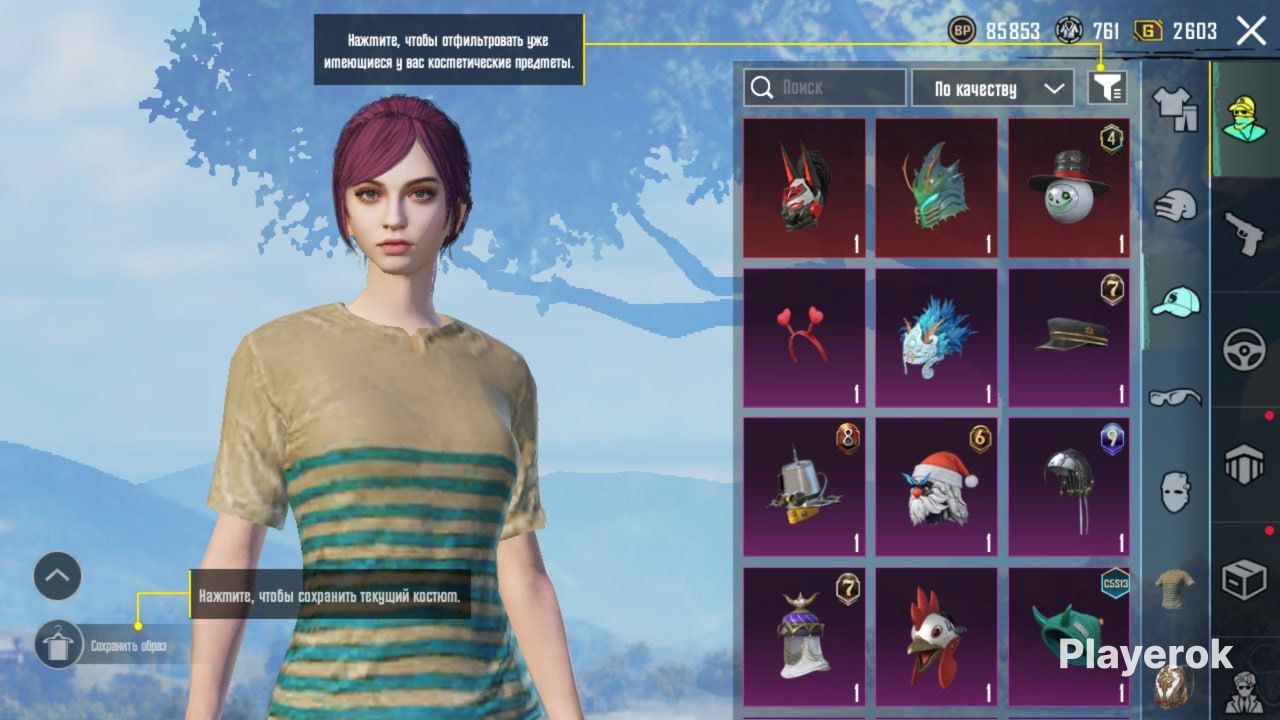Show the face mask category
Screen dimensions: 1280x720
(x=1175, y=492)
